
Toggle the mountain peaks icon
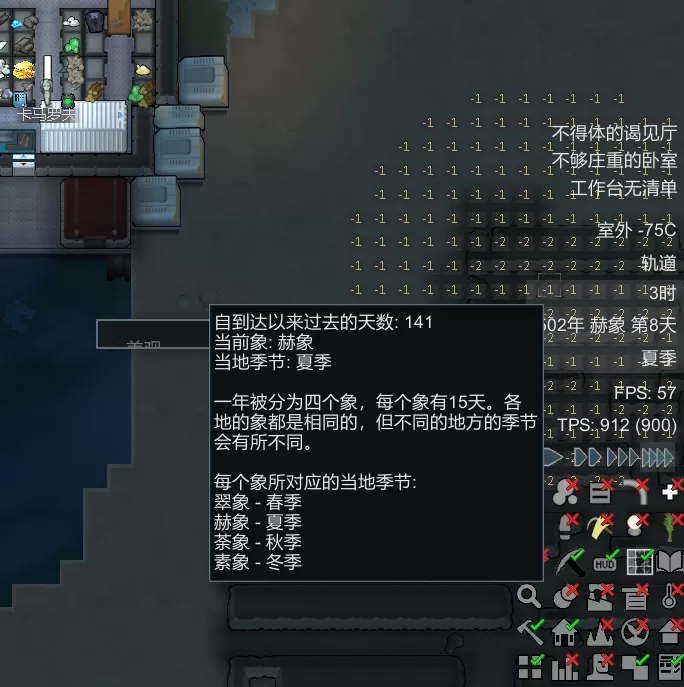(600, 632)
